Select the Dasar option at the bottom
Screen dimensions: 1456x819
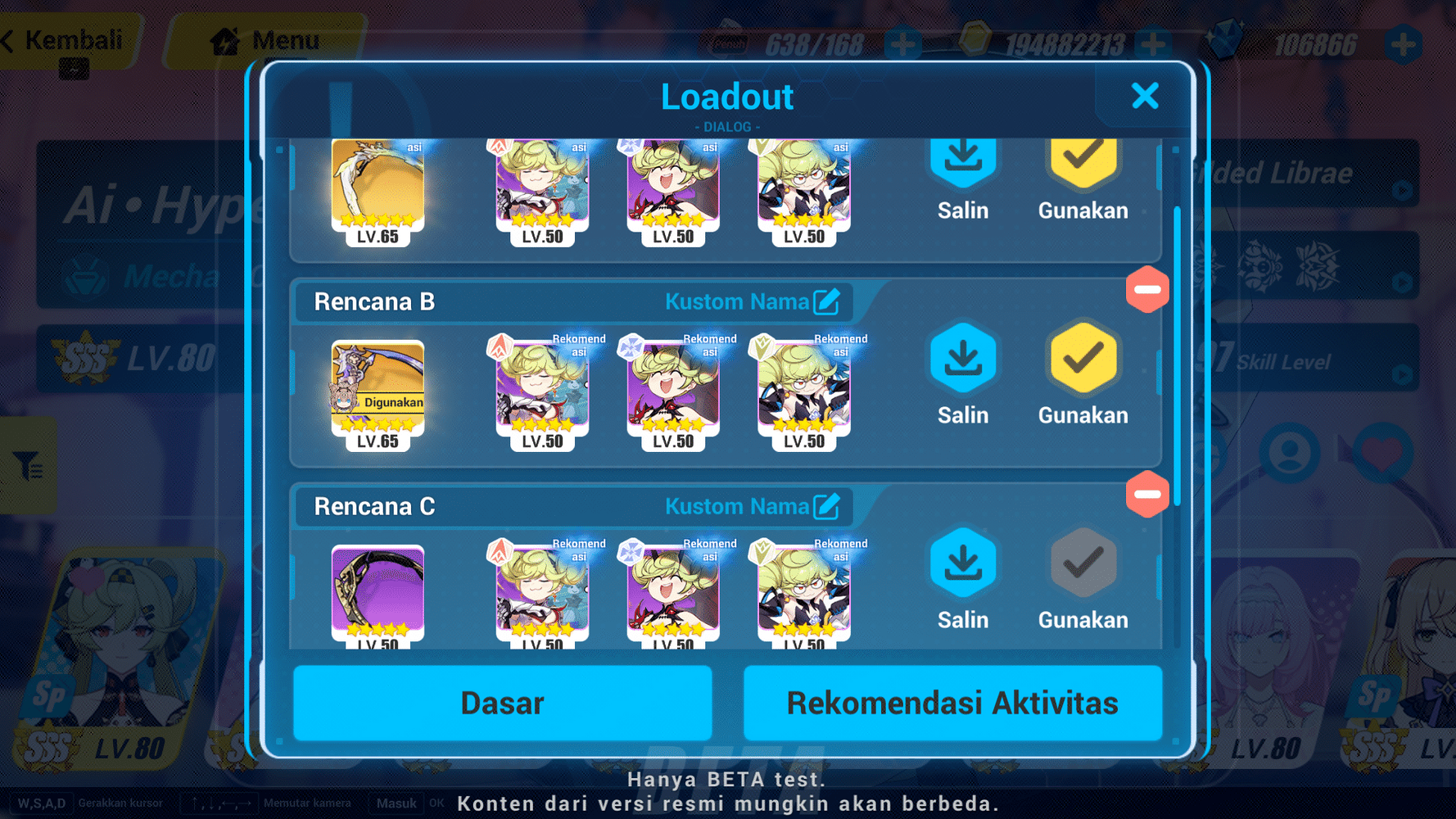click(x=502, y=702)
